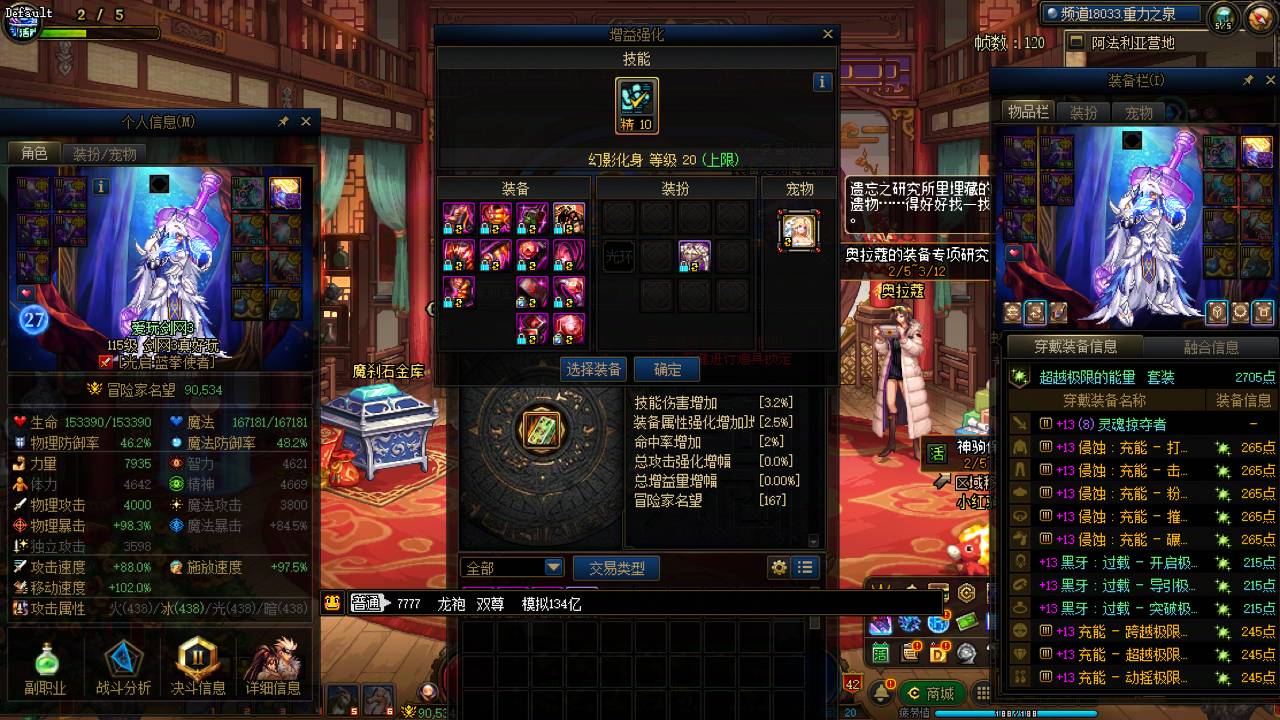This screenshot has width=1280, height=720.
Task: Toggle the pin on the 装备栏 panel
Action: click(1248, 81)
